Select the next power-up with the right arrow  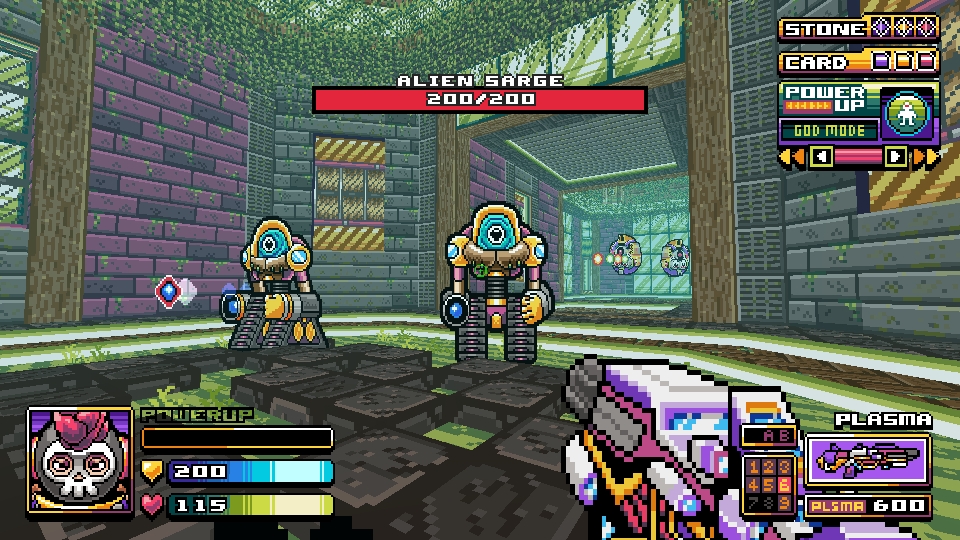click(896, 156)
